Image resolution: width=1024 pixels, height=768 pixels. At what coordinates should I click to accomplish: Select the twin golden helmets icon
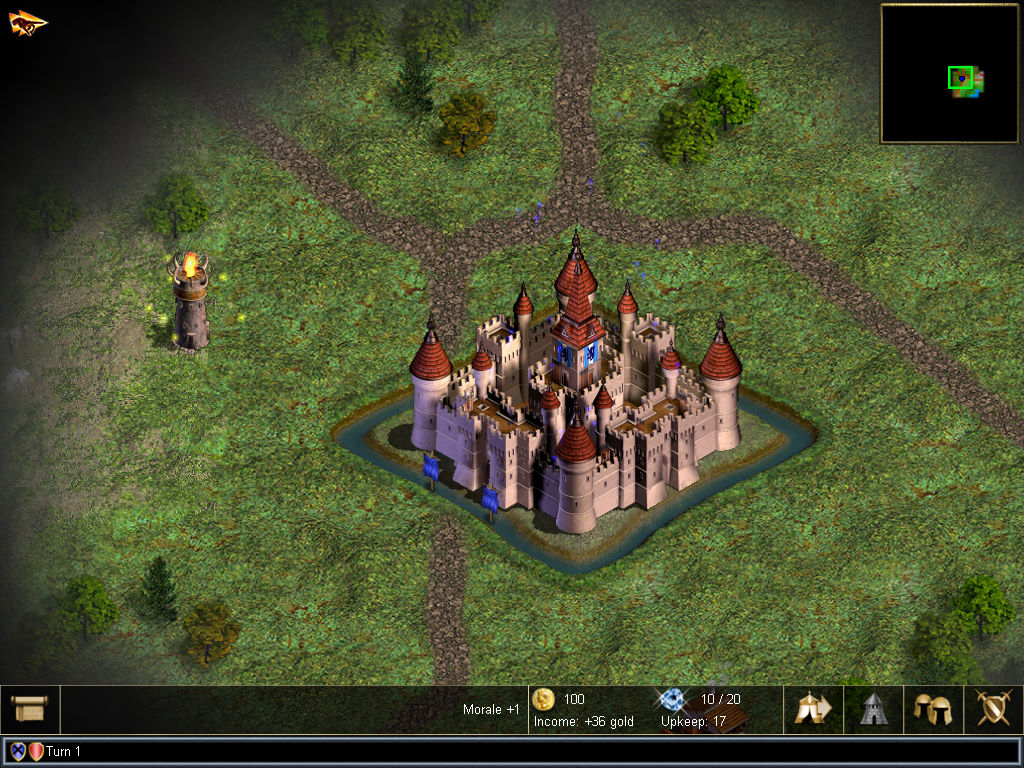click(x=933, y=709)
